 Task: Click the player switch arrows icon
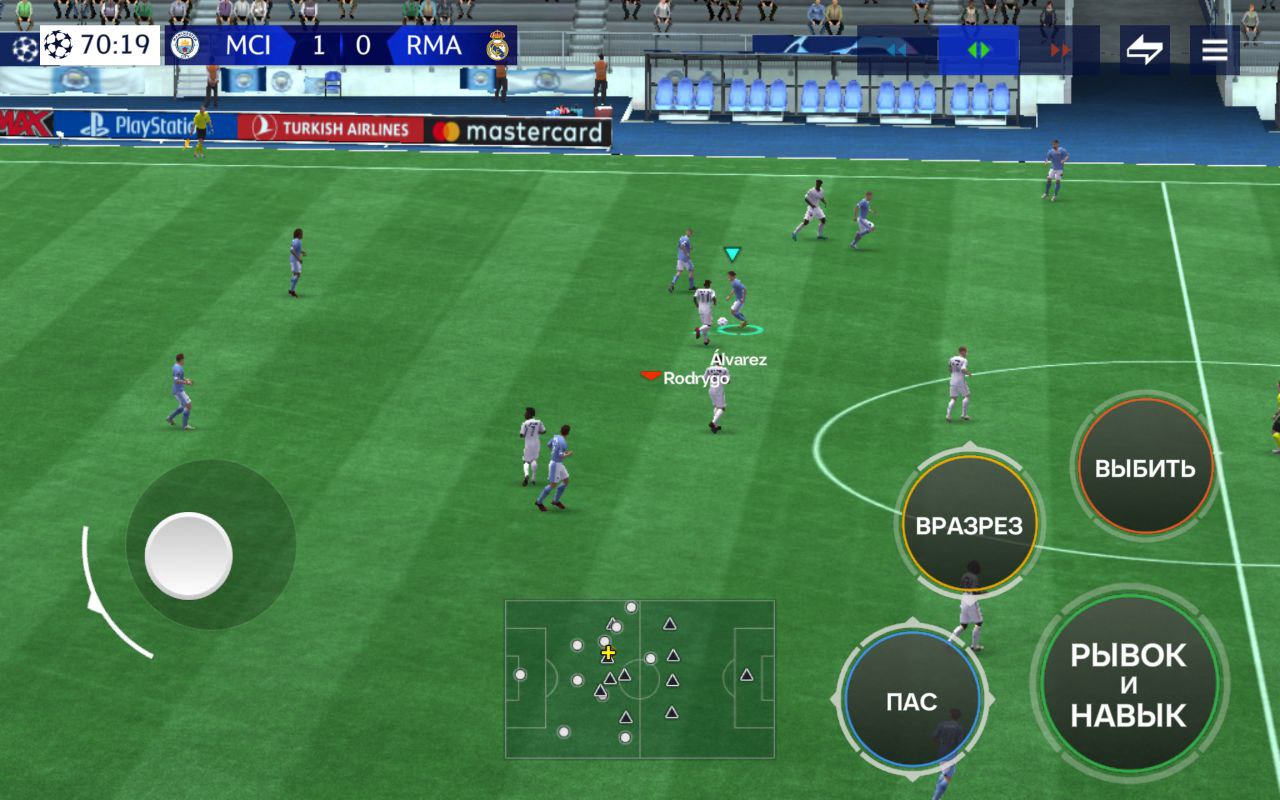(x=1144, y=50)
